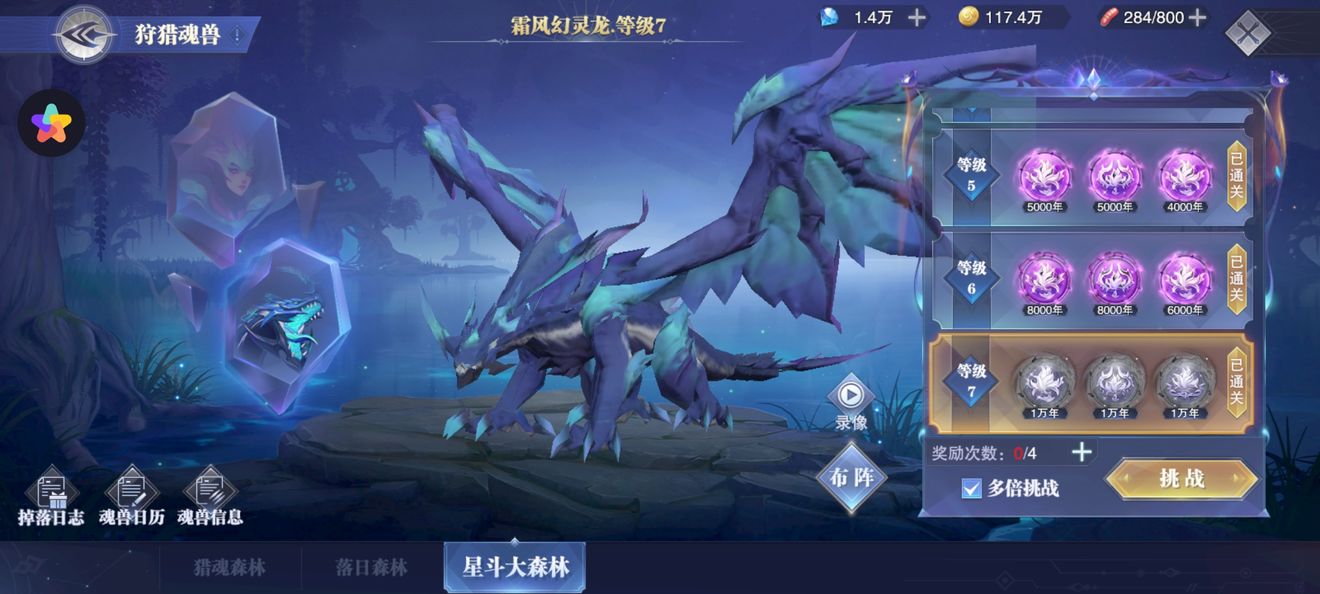The height and width of the screenshot is (594, 1320).
Task: Open the 魂兽日历 calendar
Action: pyautogui.click(x=130, y=497)
